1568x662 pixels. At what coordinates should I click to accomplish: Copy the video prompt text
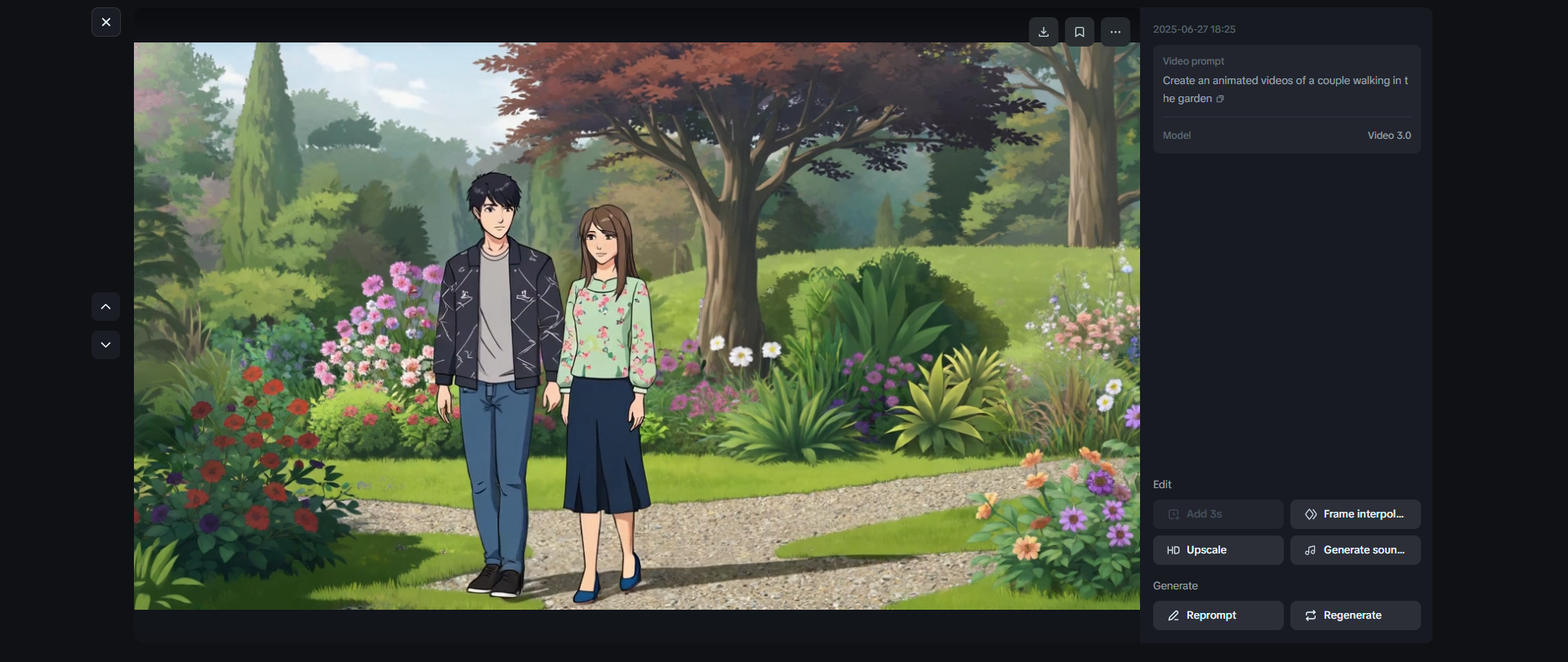pyautogui.click(x=1220, y=100)
